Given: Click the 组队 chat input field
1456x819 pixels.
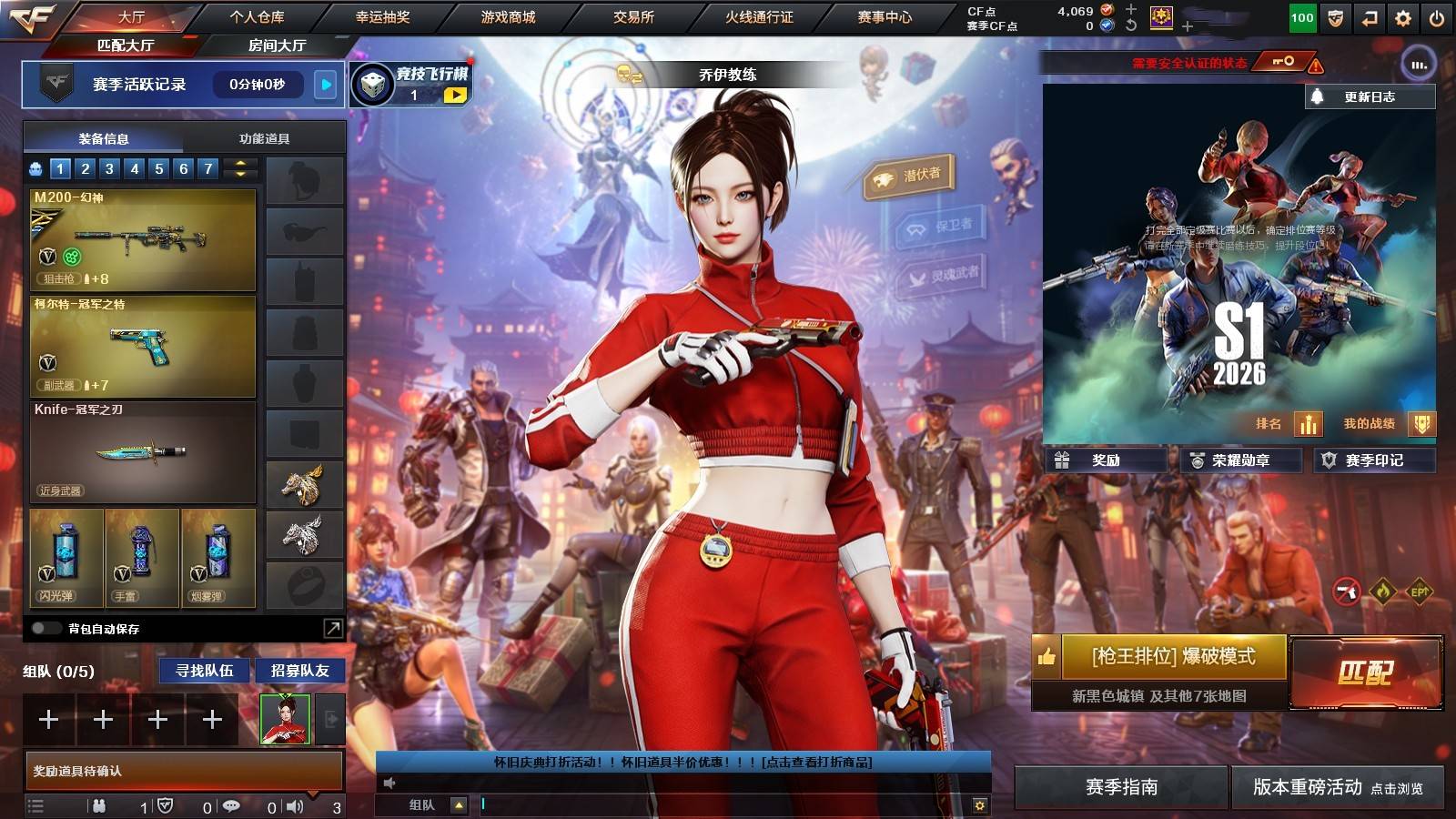Looking at the screenshot, I should tap(682, 805).
